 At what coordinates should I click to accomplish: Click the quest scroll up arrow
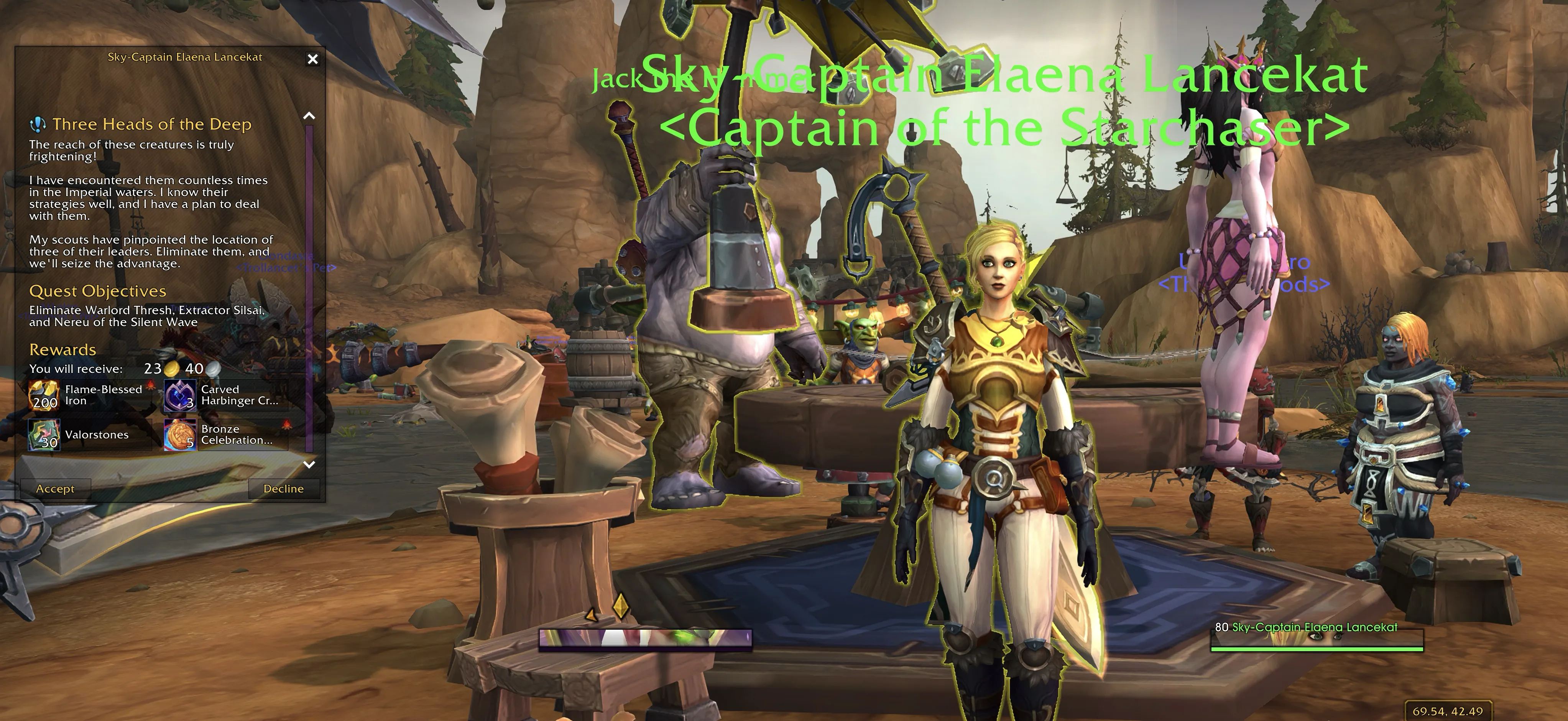[309, 116]
